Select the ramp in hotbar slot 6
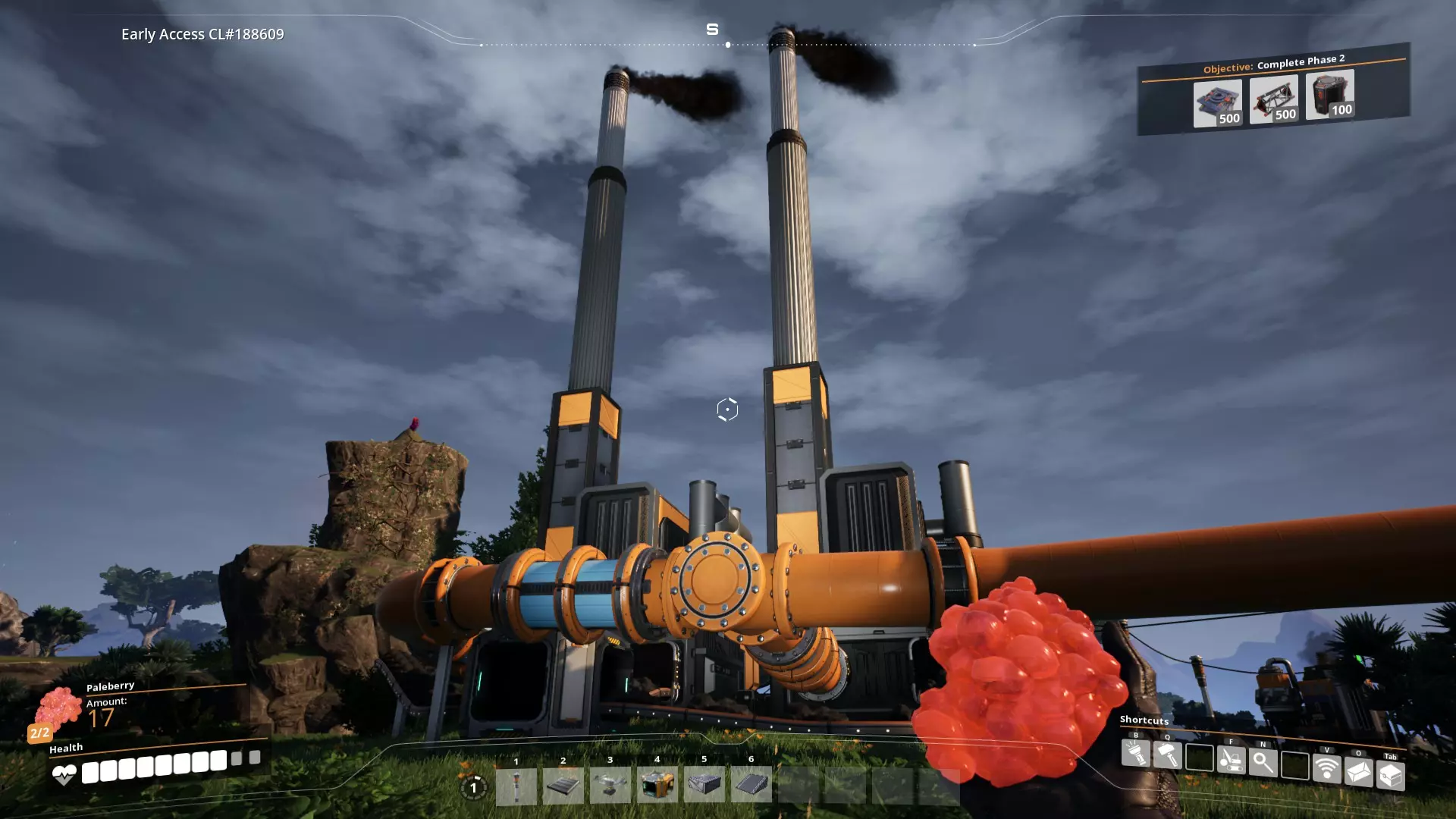 pos(751,784)
